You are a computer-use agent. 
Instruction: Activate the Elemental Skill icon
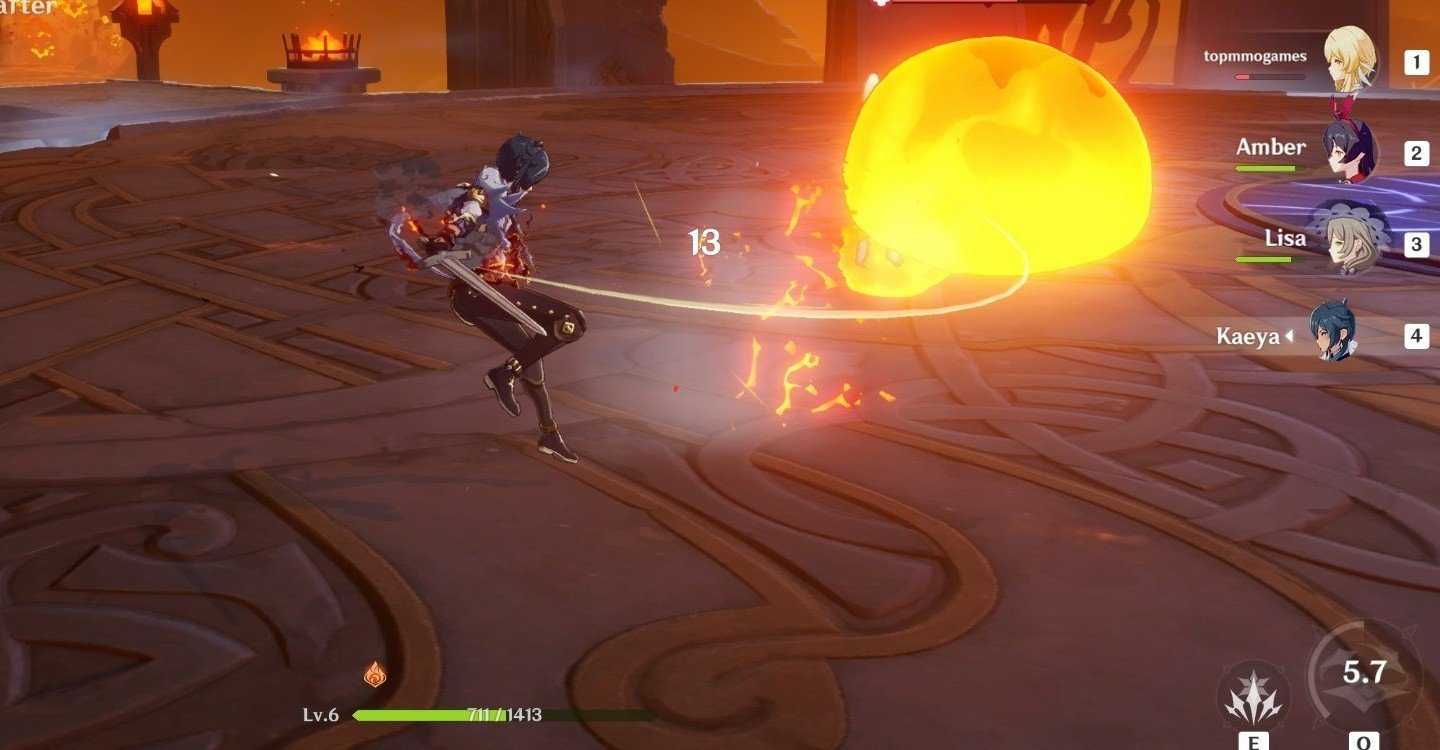point(1253,696)
